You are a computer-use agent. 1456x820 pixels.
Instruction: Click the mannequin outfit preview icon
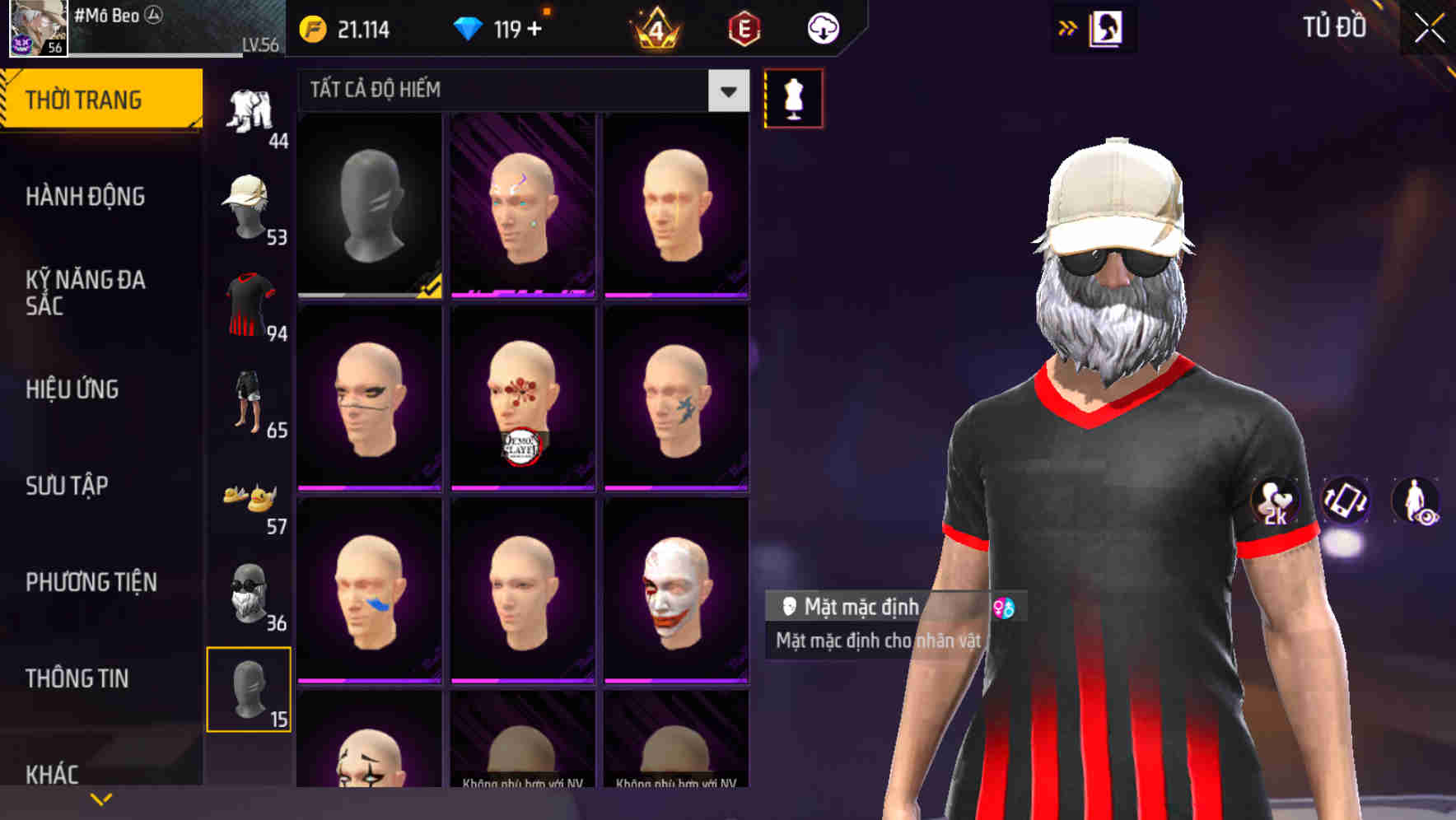(x=792, y=99)
